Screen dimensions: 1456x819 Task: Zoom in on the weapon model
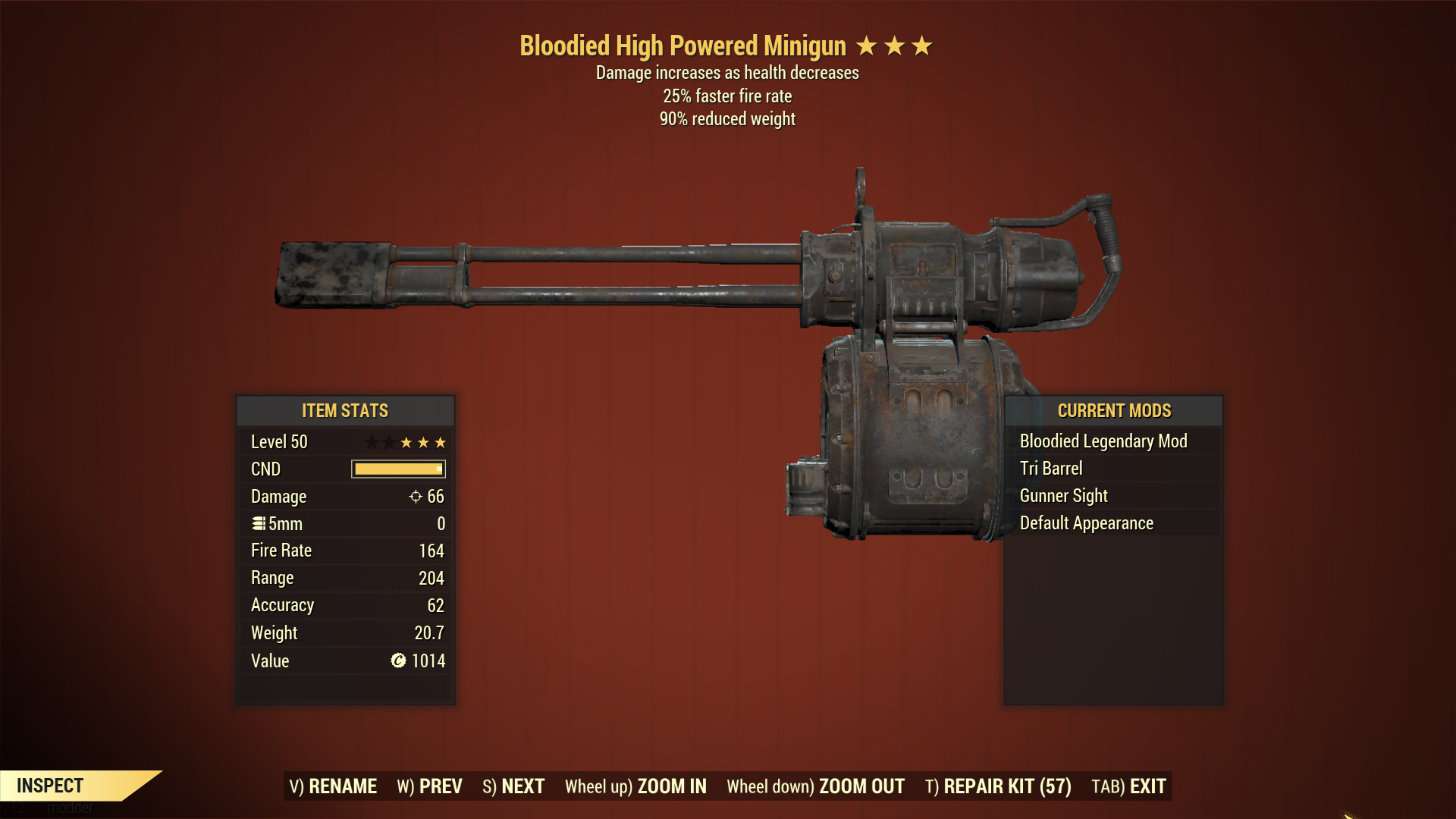635,786
